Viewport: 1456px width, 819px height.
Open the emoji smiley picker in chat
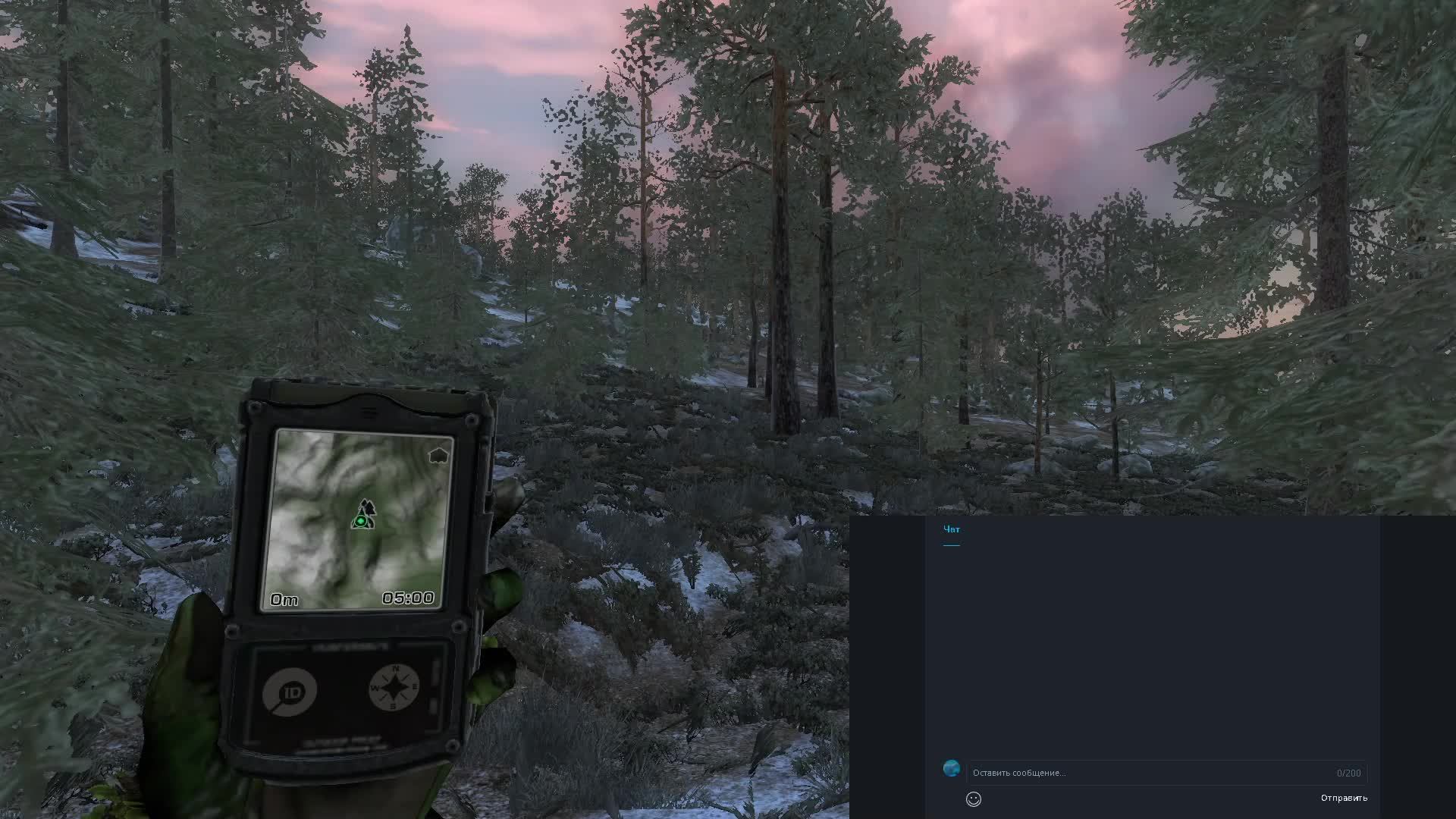tap(974, 799)
